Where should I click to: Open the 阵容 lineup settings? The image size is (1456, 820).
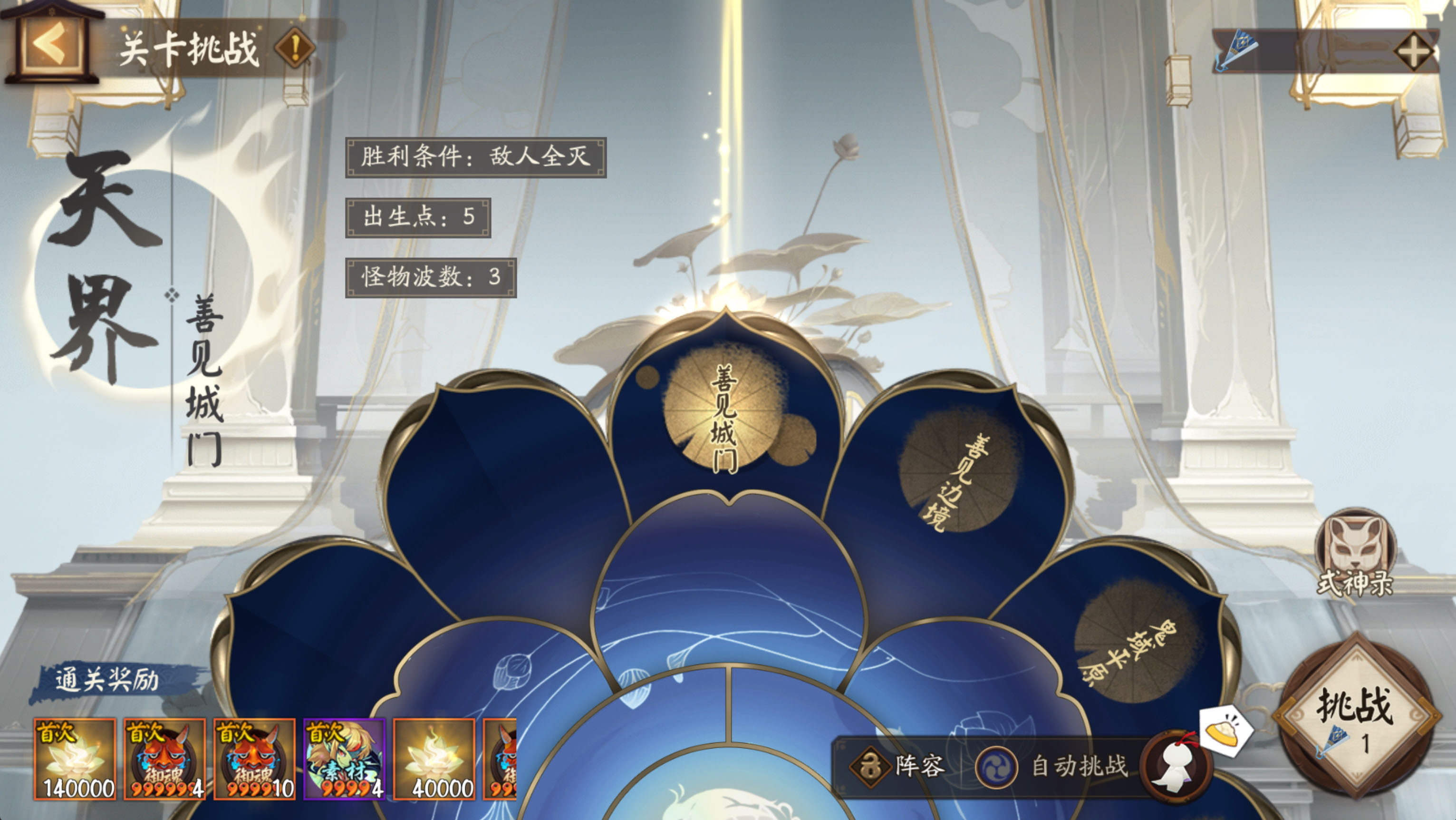click(x=899, y=767)
